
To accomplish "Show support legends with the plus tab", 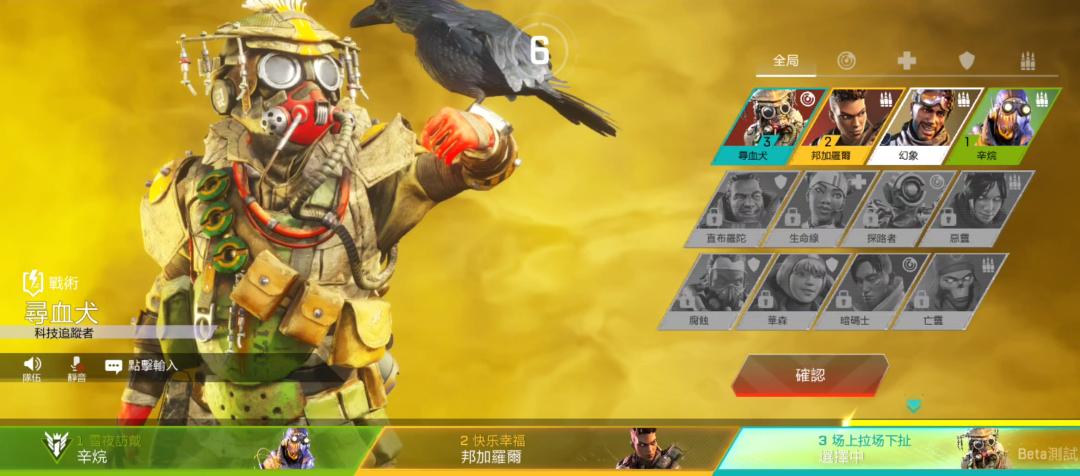I will 907,61.
